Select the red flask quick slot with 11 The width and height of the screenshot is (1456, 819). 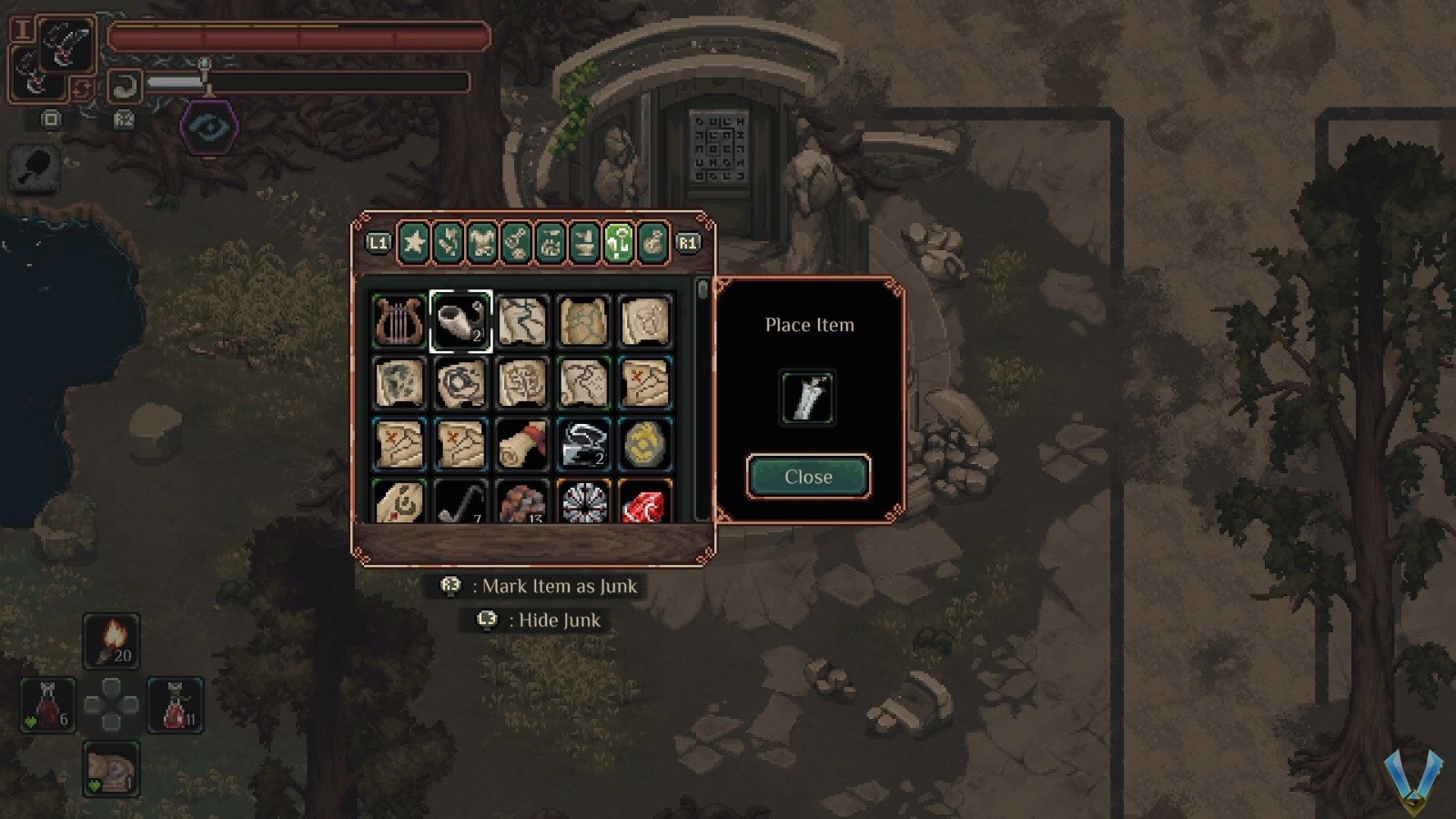coord(176,705)
